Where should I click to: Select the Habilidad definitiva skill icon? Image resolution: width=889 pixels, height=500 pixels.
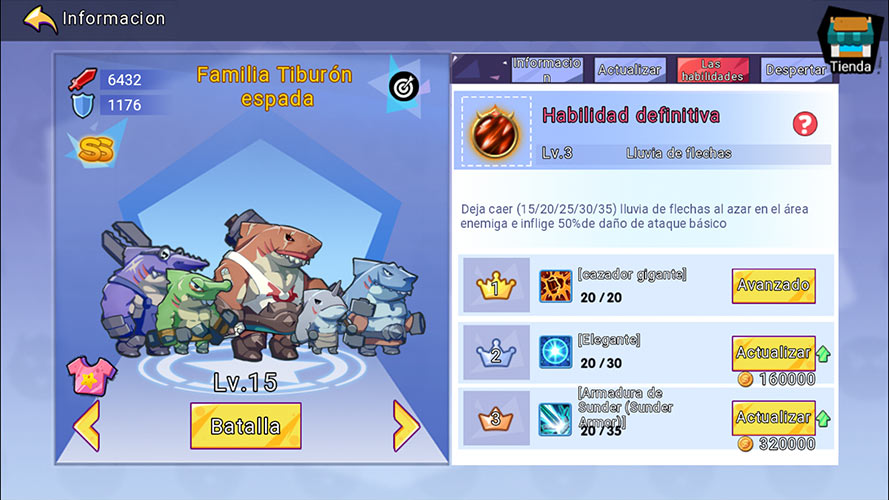496,130
